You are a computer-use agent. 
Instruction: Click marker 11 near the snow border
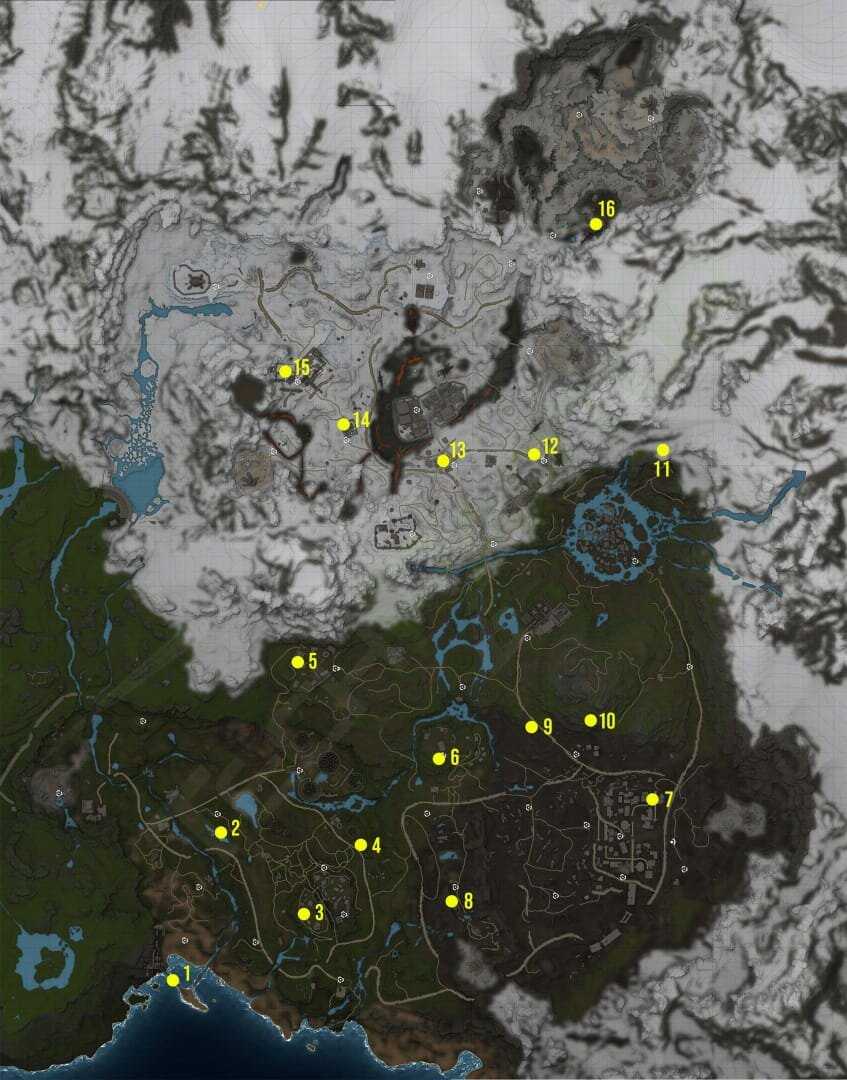tap(662, 450)
